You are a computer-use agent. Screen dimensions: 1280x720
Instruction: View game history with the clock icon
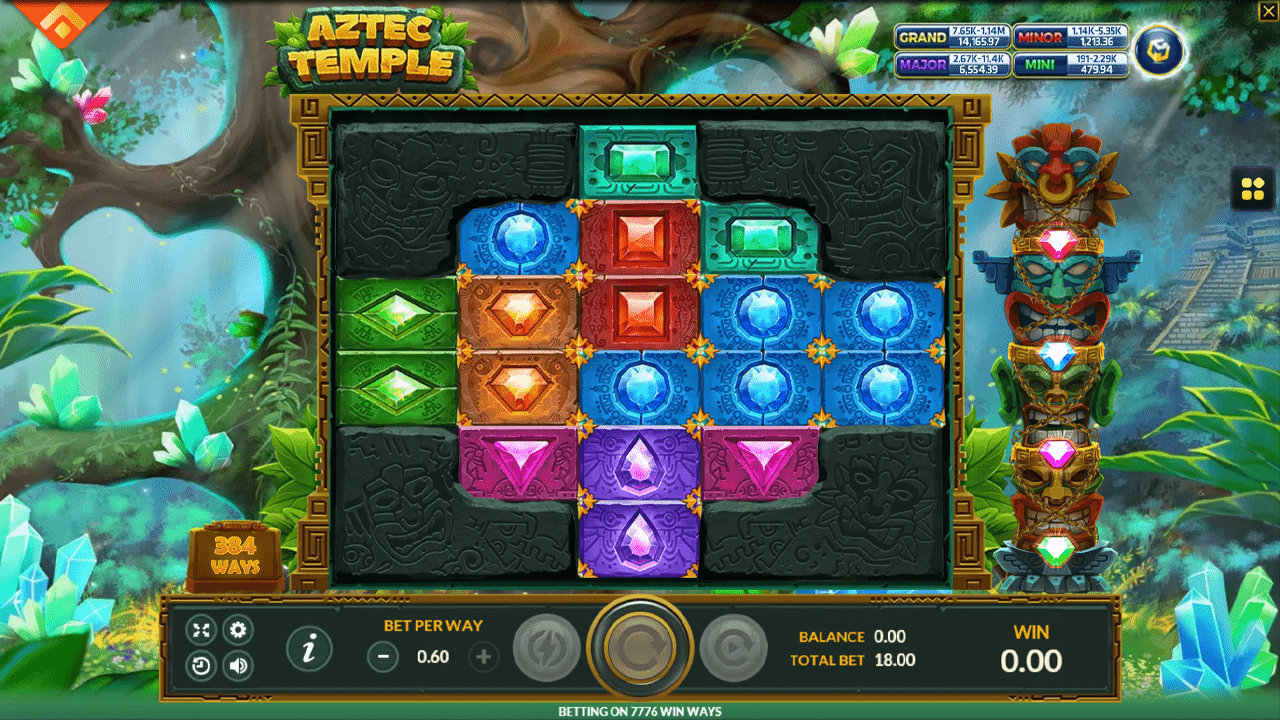pyautogui.click(x=201, y=665)
